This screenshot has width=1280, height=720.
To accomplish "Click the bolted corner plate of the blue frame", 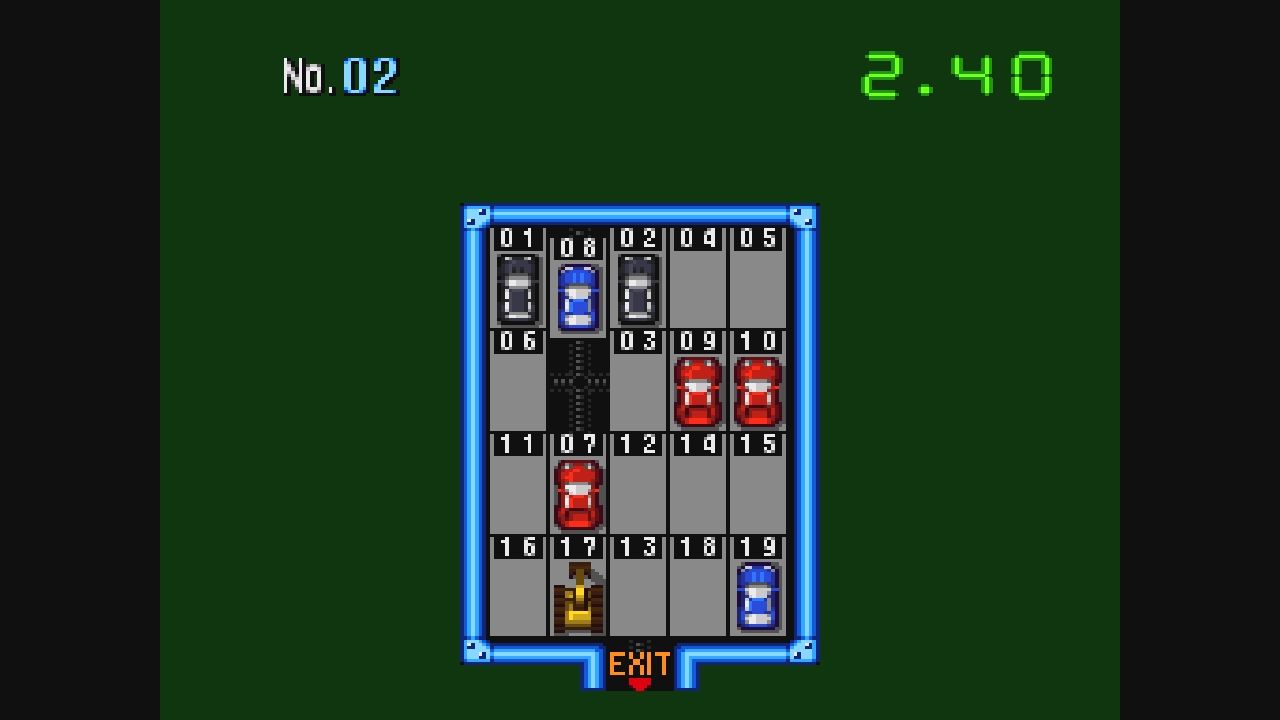I will tap(476, 218).
